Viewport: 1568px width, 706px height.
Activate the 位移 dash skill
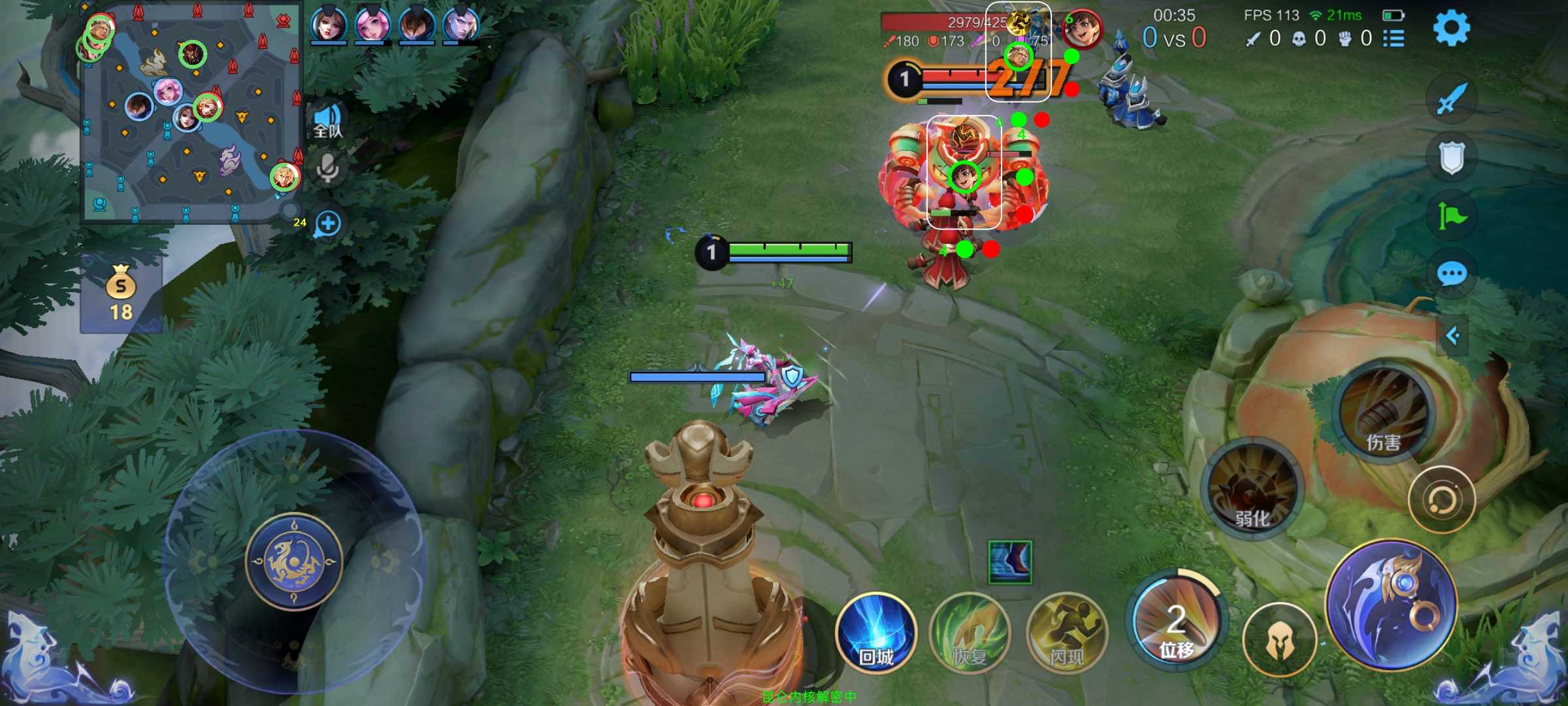pos(1176,621)
